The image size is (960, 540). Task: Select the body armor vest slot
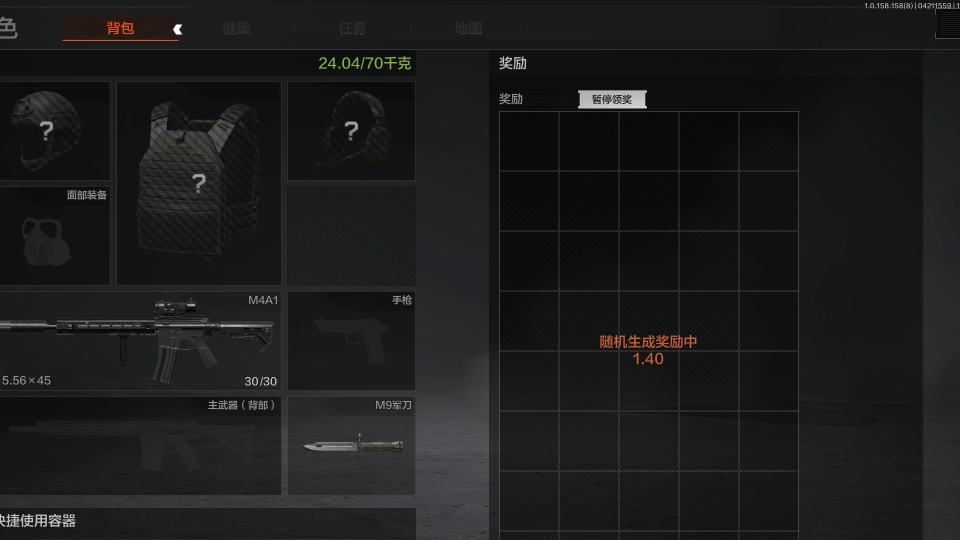[199, 183]
